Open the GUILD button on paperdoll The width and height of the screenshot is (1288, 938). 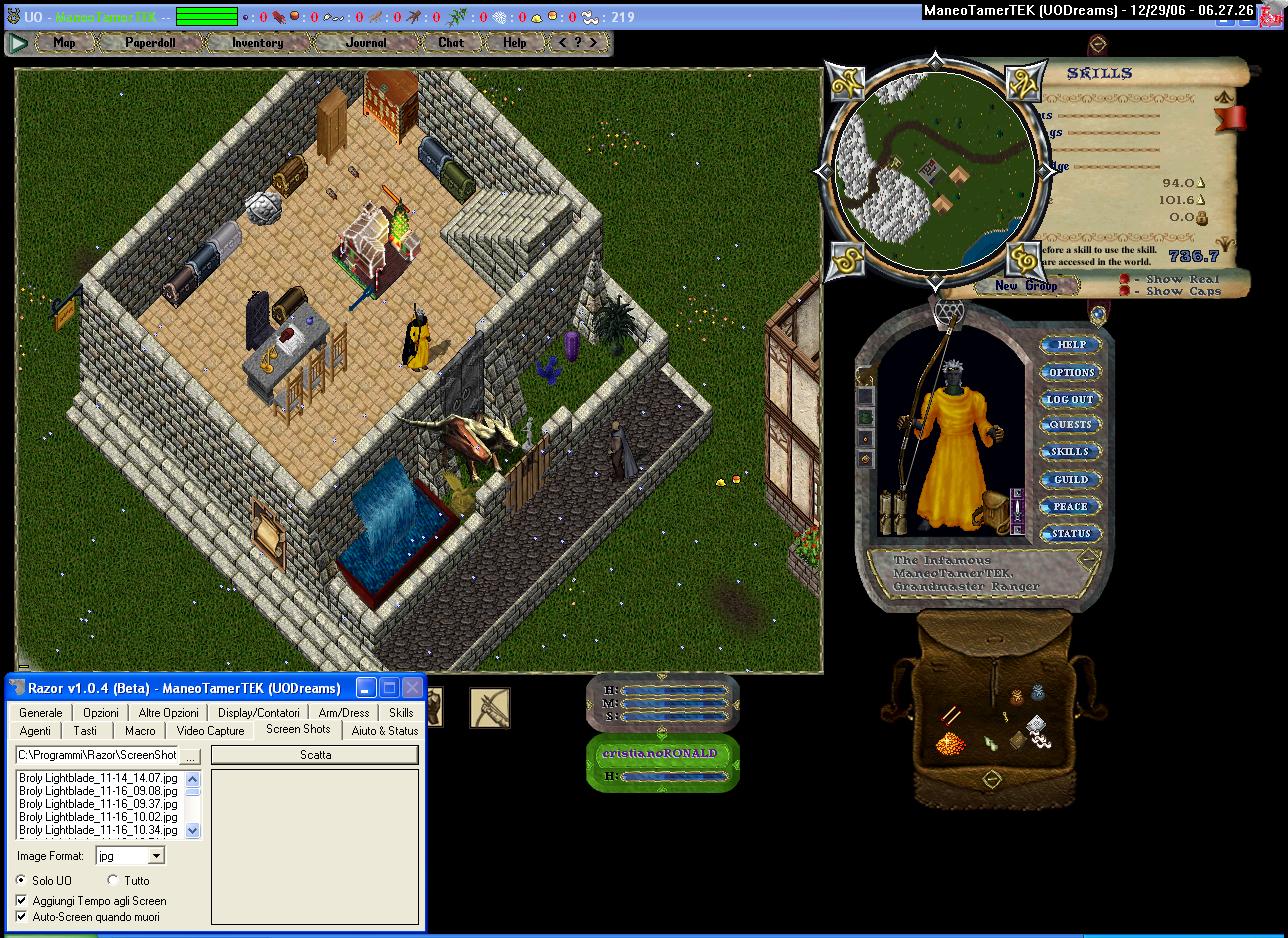click(x=1070, y=480)
